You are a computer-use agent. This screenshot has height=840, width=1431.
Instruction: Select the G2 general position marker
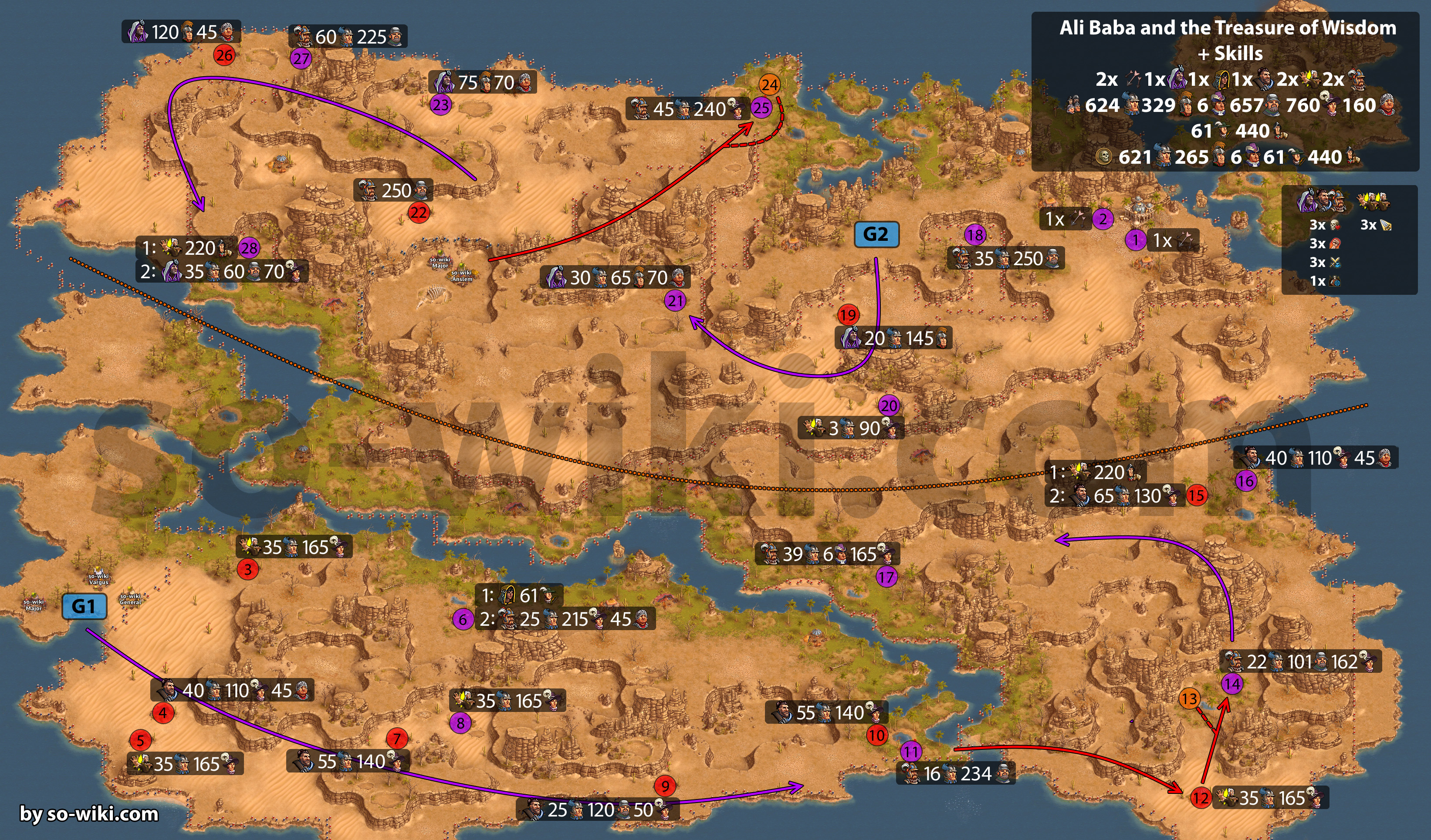[876, 234]
